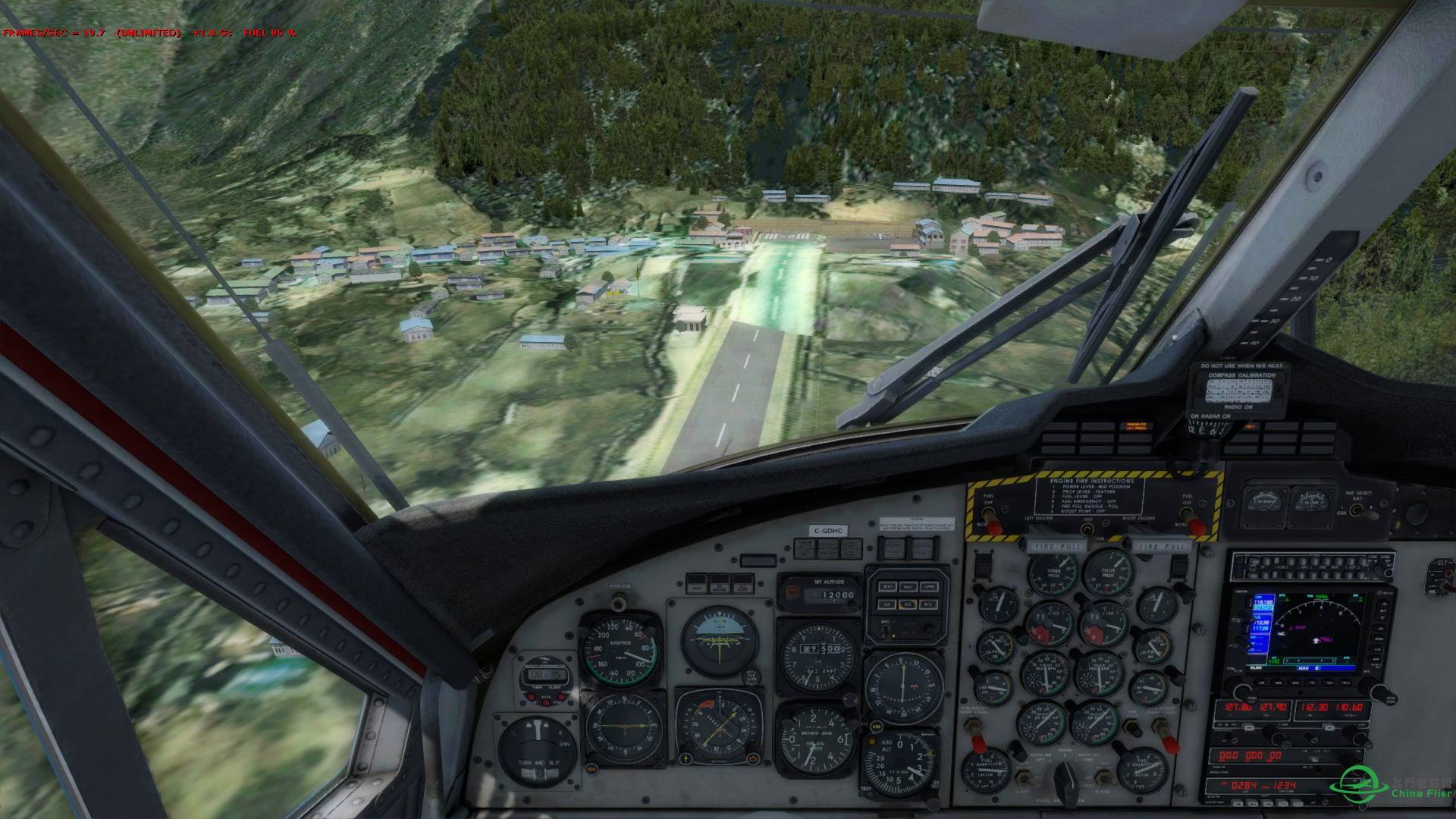Toggle the lit IAS autopilot button
Viewport: 1456px width, 819px height.
[x=907, y=604]
